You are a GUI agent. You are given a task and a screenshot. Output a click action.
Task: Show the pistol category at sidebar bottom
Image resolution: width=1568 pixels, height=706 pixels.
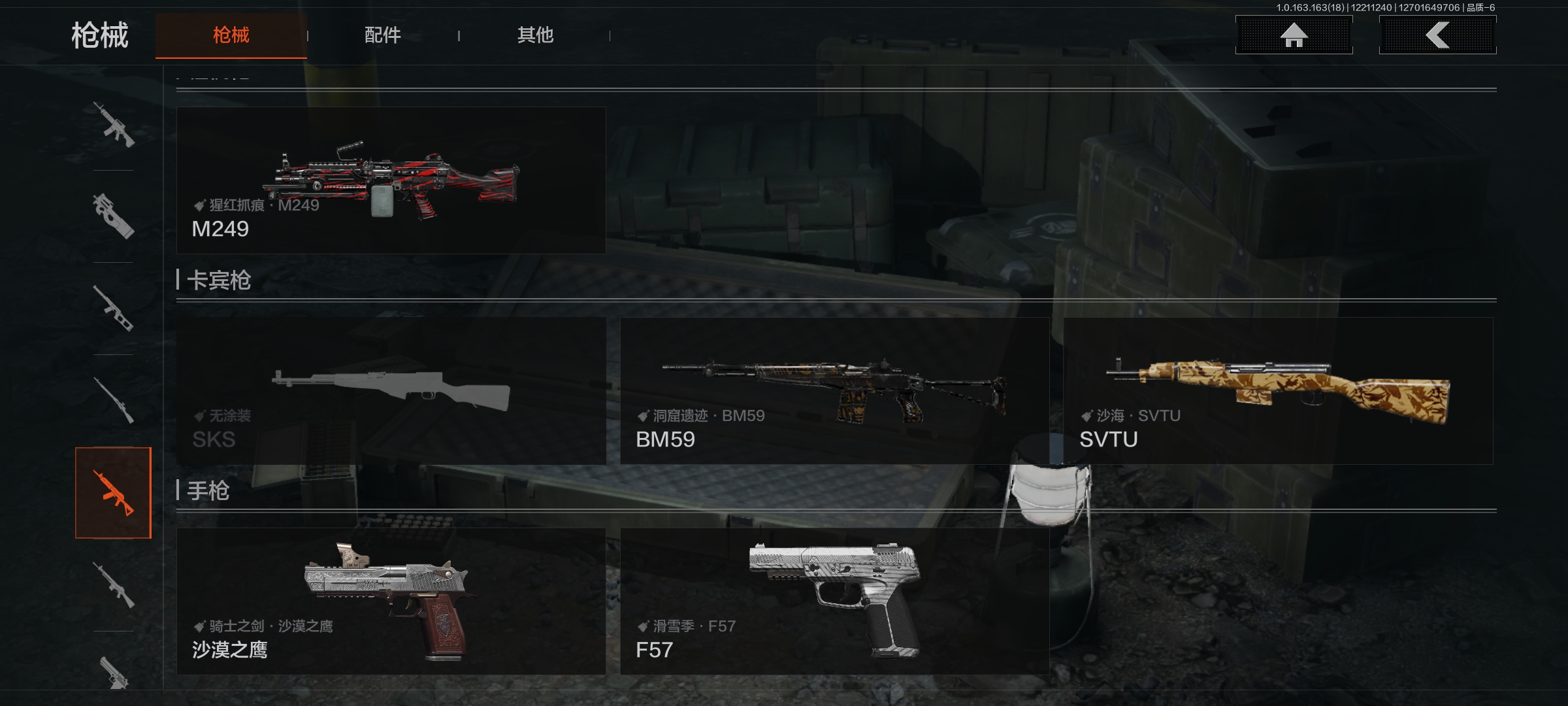(x=113, y=671)
